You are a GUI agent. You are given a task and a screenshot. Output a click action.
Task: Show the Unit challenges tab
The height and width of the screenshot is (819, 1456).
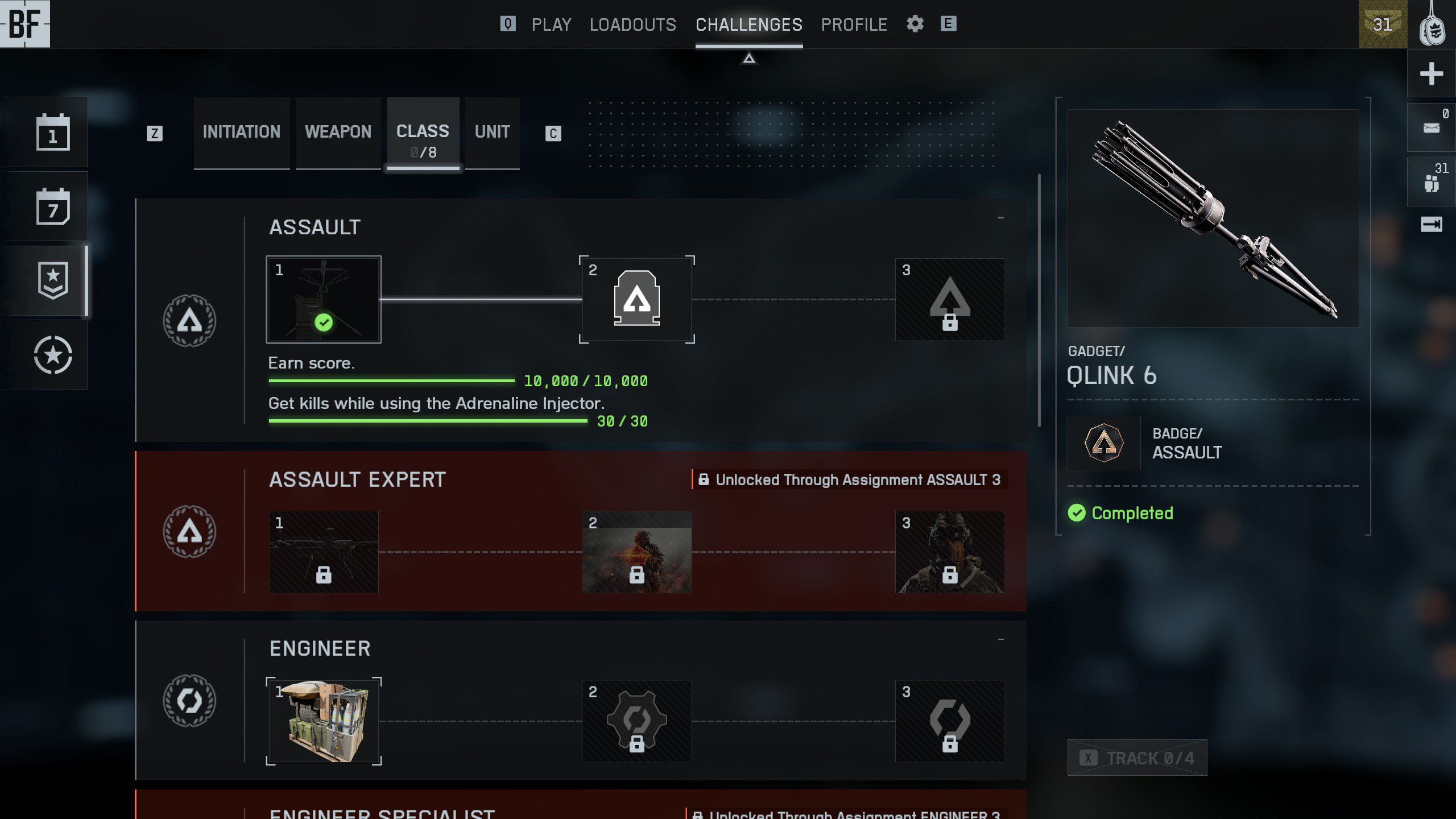point(492,132)
